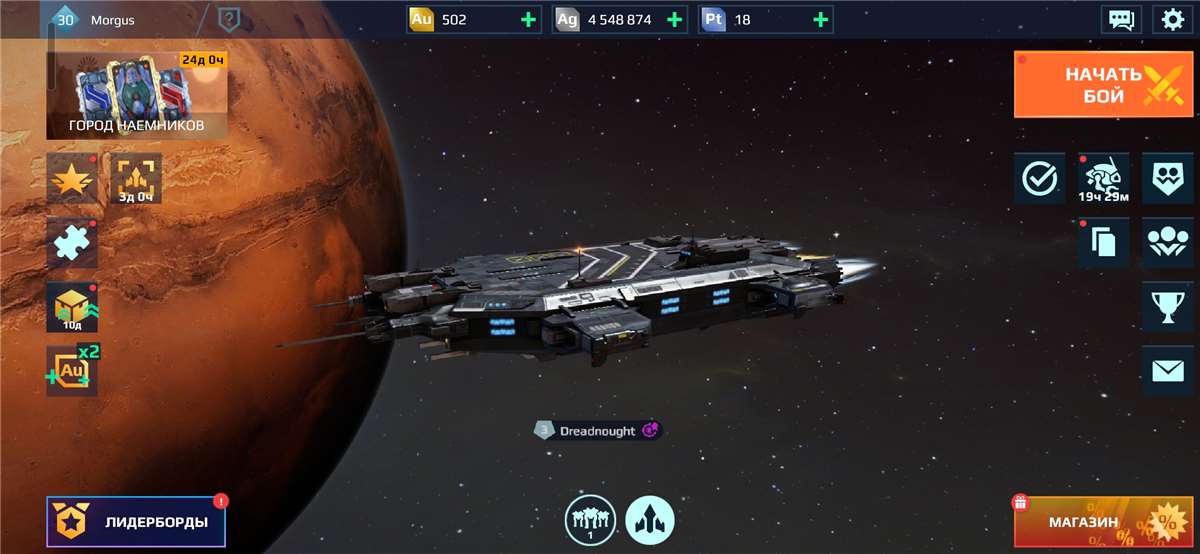Open the x2 Au gold bonus offer
The image size is (1200, 554).
tap(72, 371)
